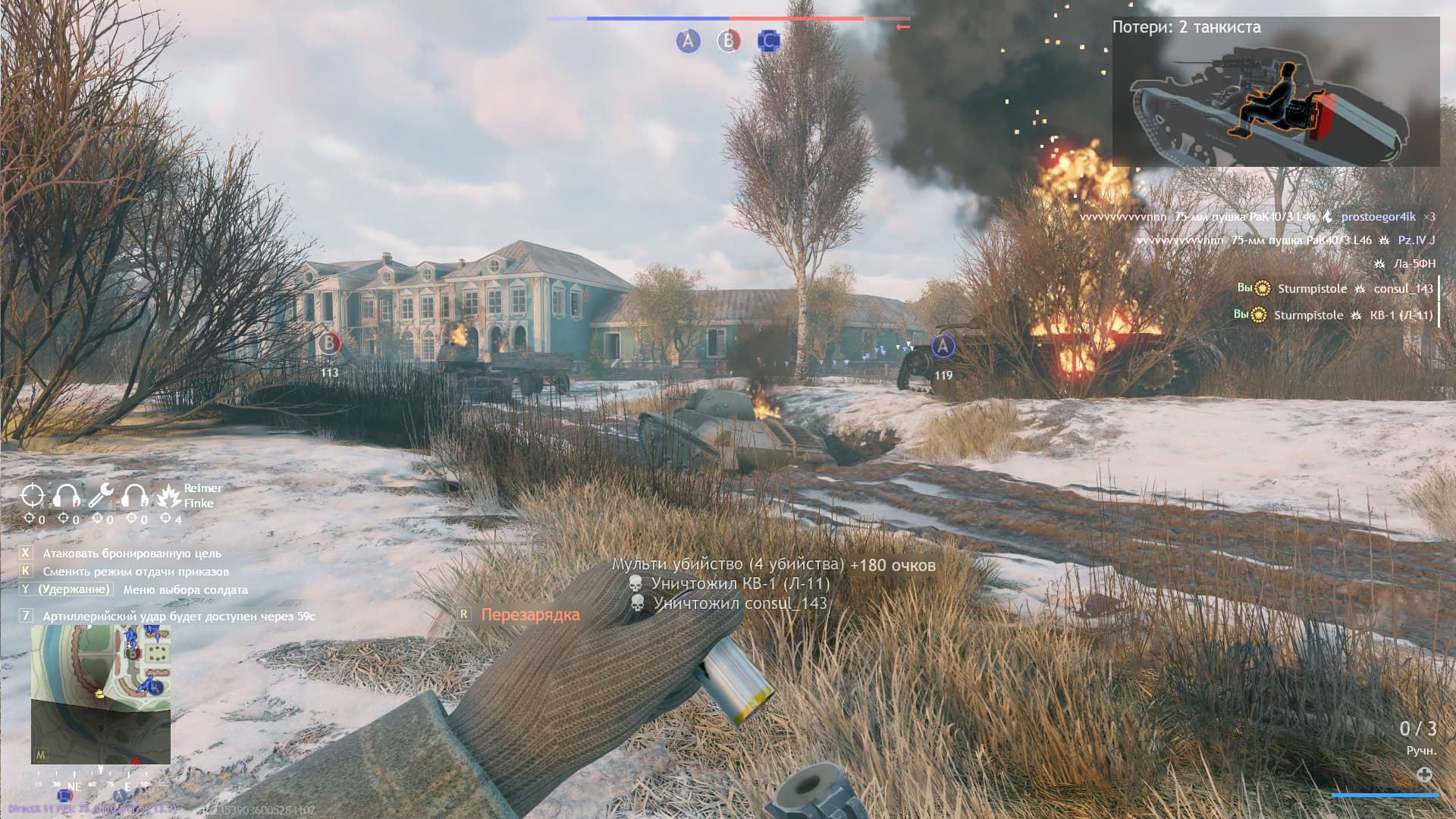Click the prostoegor4ik kill feed entry
1456x819 pixels.
pos(1257,217)
